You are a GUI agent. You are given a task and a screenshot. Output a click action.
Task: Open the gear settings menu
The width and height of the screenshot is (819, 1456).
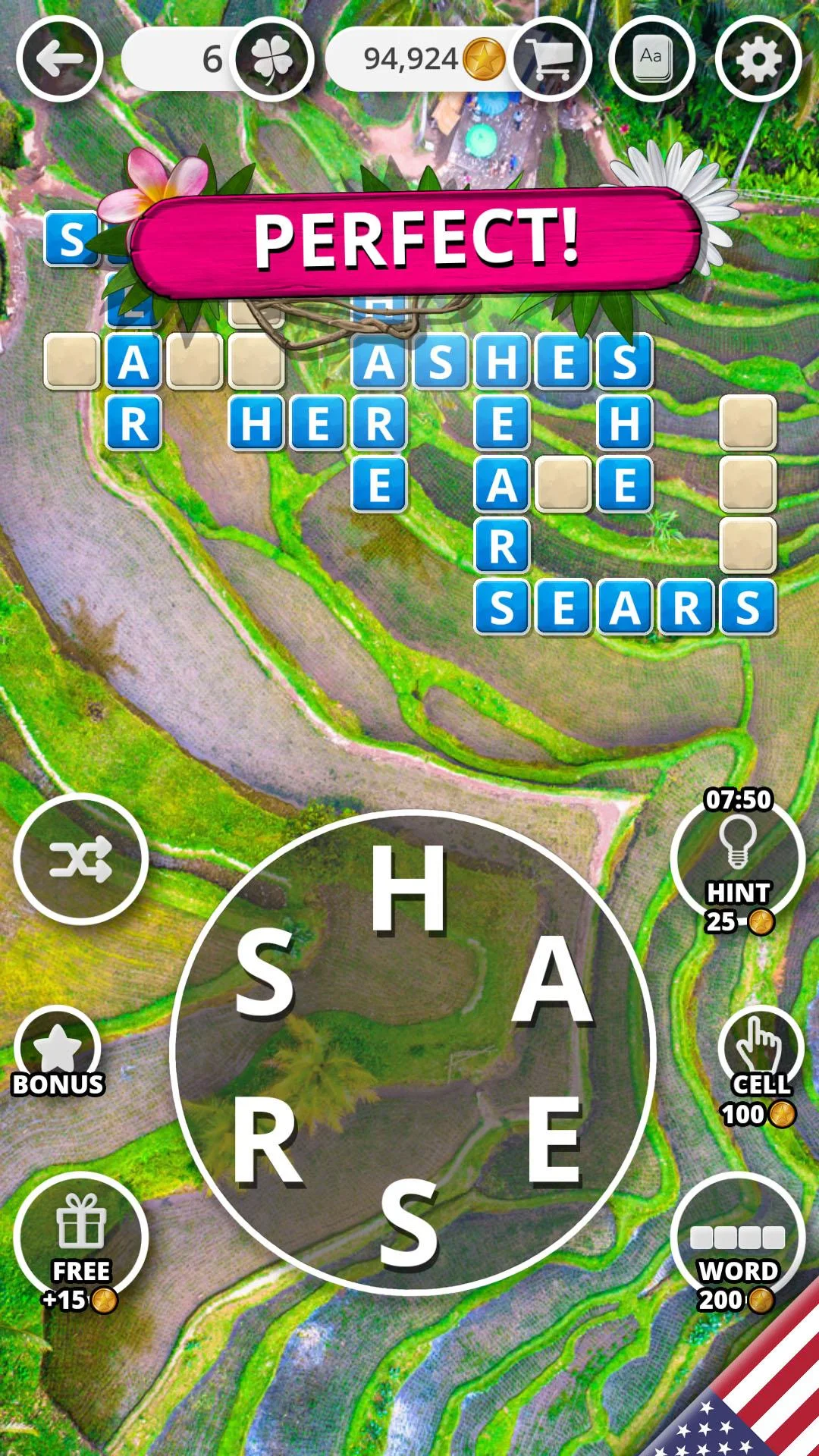758,58
